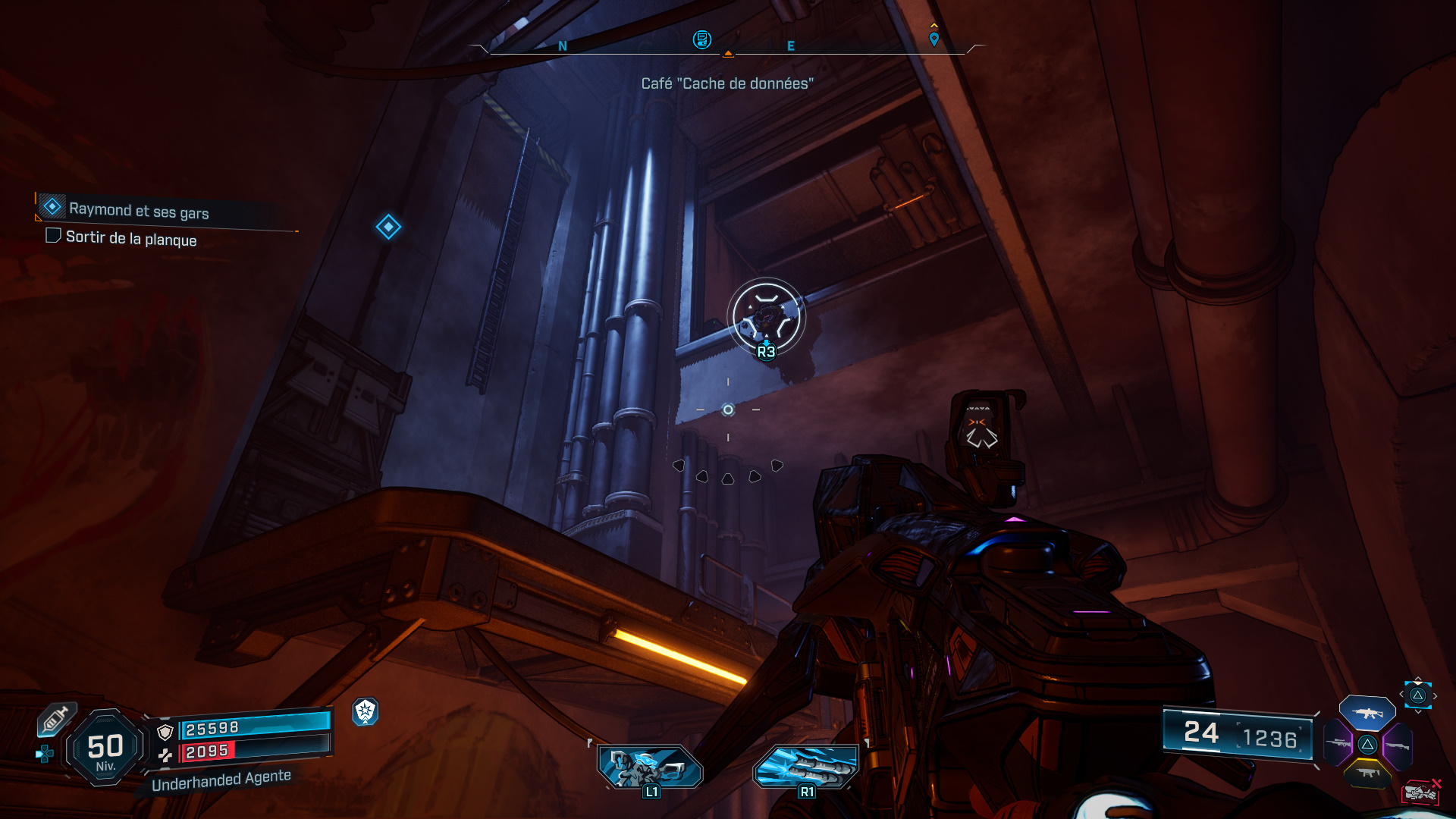Select the assault rifle weapon slot
The height and width of the screenshot is (819, 1456).
(1368, 714)
